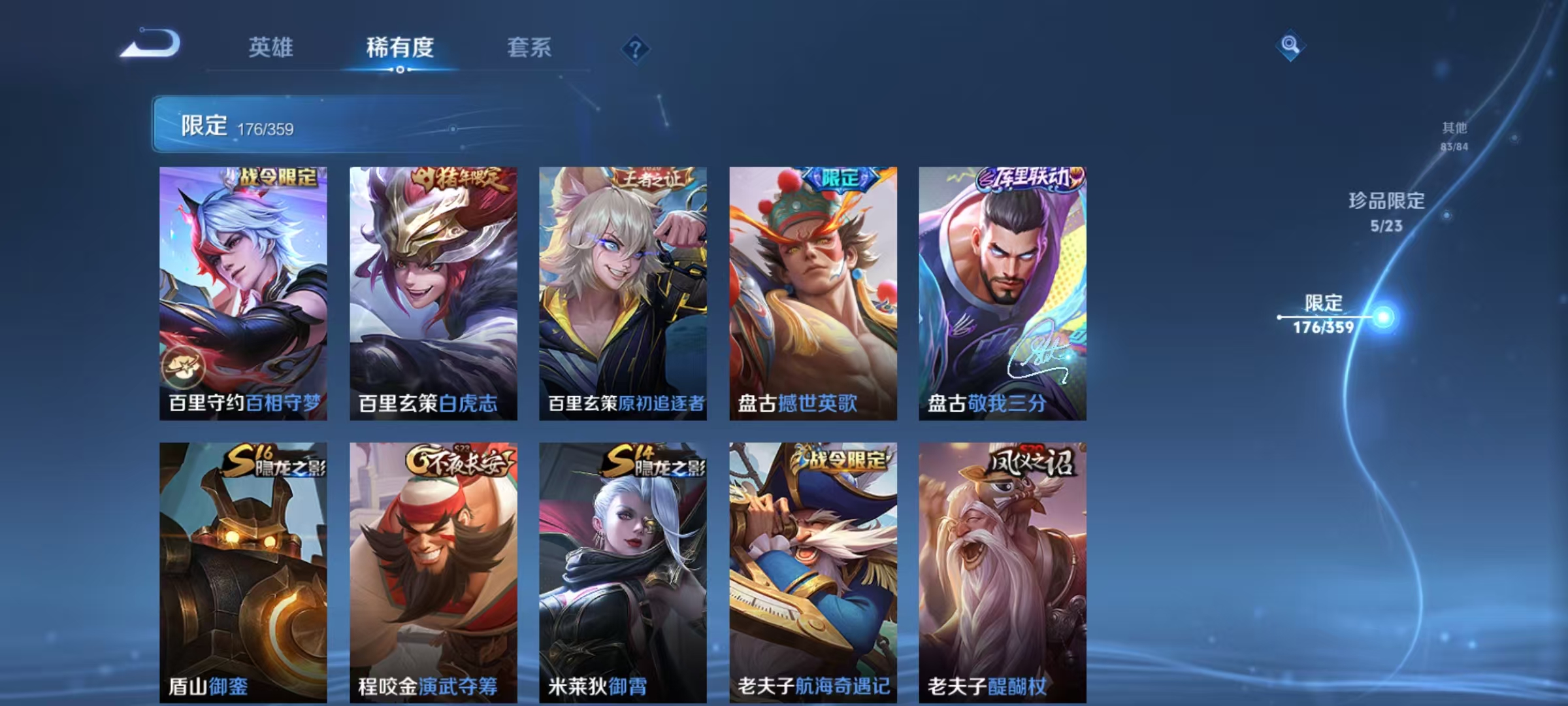Switch to the 英雄 tab
Screen dimensions: 1568x706
point(272,47)
